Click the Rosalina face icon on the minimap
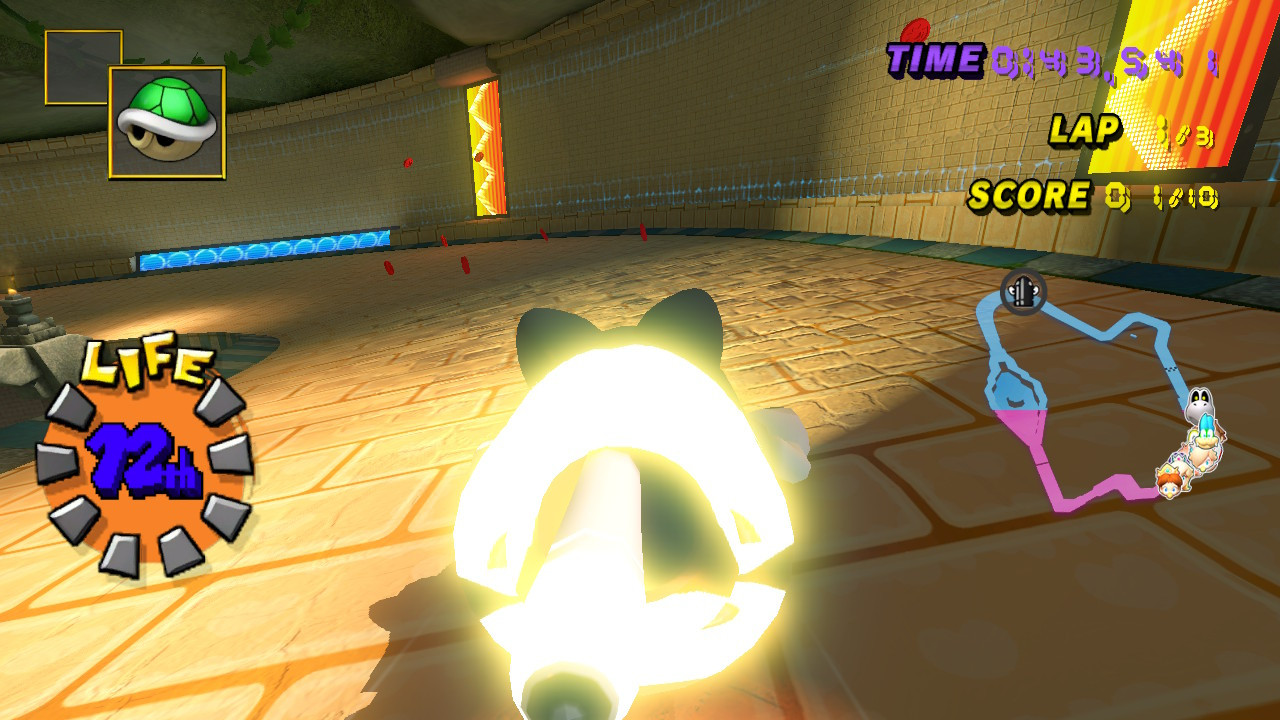This screenshot has width=1280, height=720. tap(1198, 460)
